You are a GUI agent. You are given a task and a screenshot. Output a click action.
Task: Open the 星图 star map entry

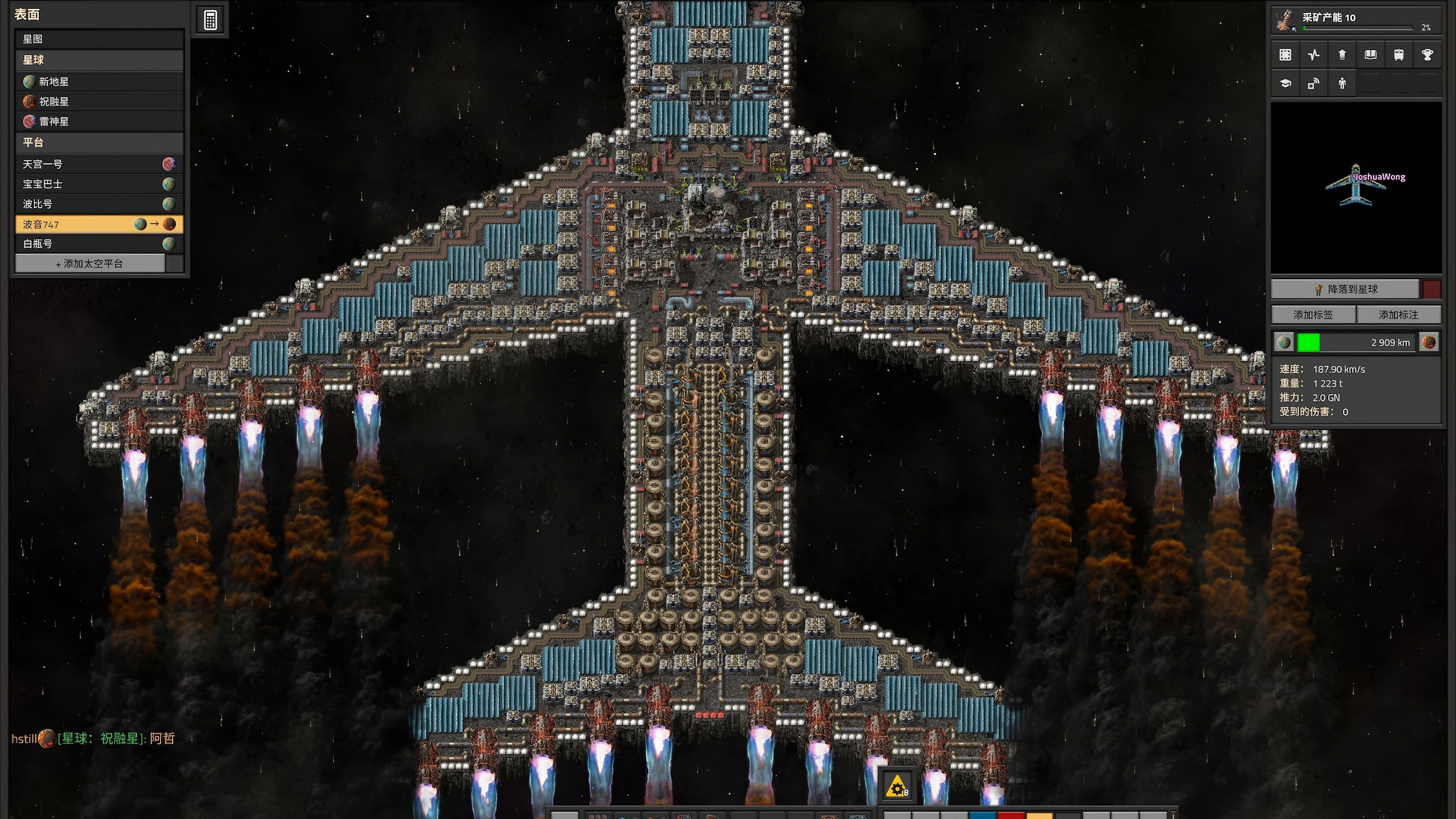coord(99,39)
